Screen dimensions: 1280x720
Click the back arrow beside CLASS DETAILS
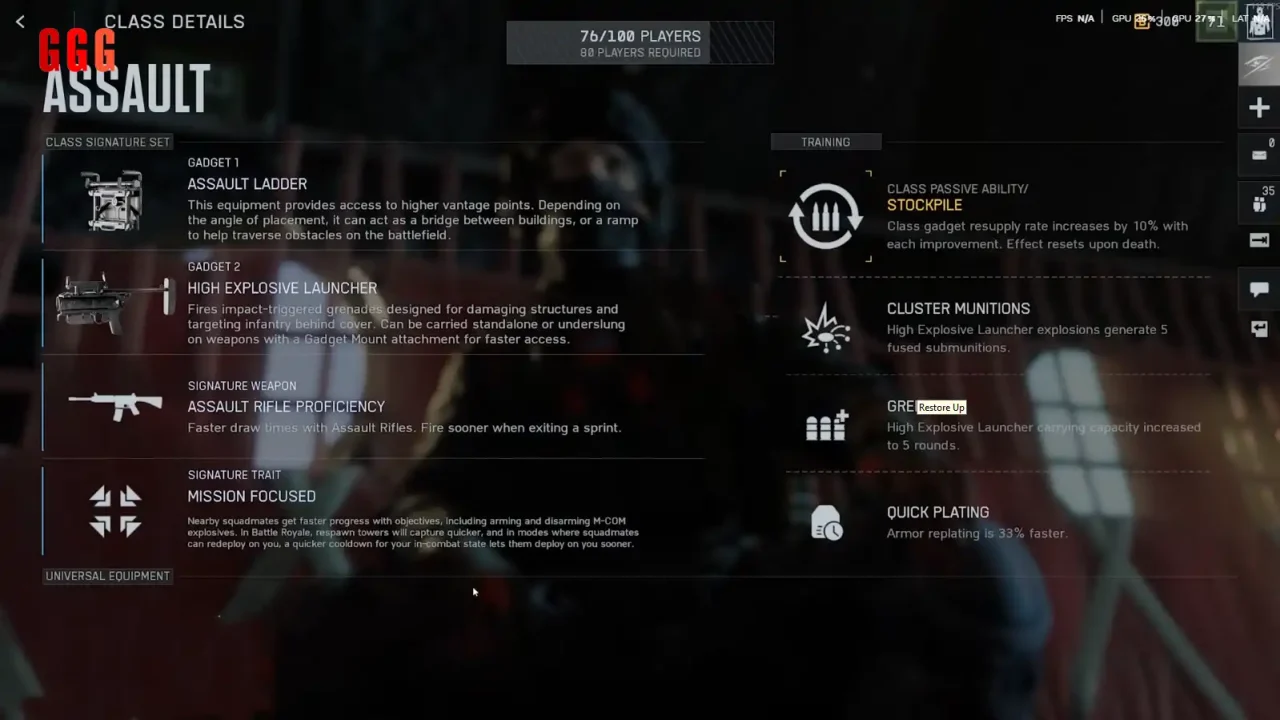(20, 21)
